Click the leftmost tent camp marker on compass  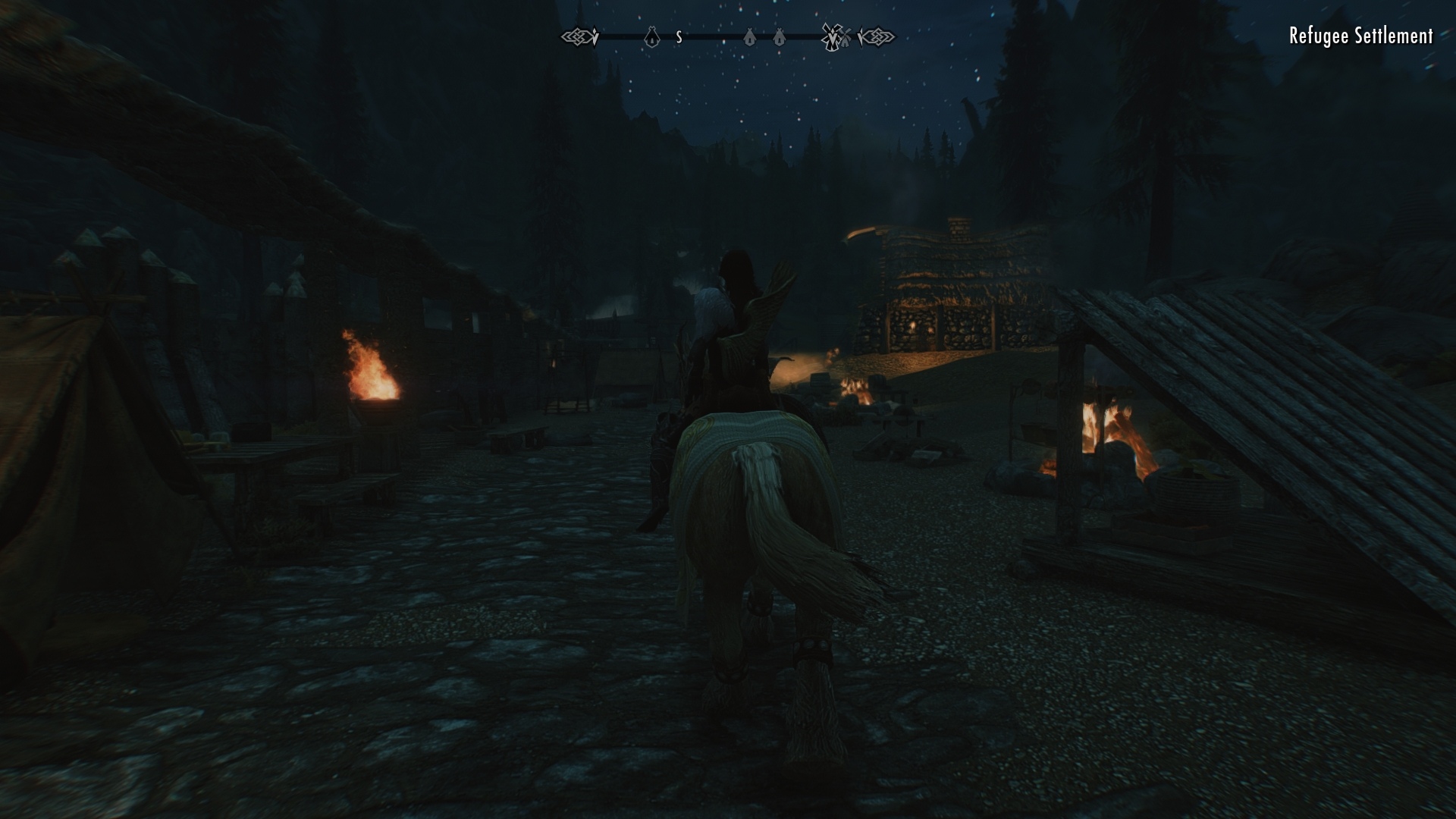click(651, 35)
